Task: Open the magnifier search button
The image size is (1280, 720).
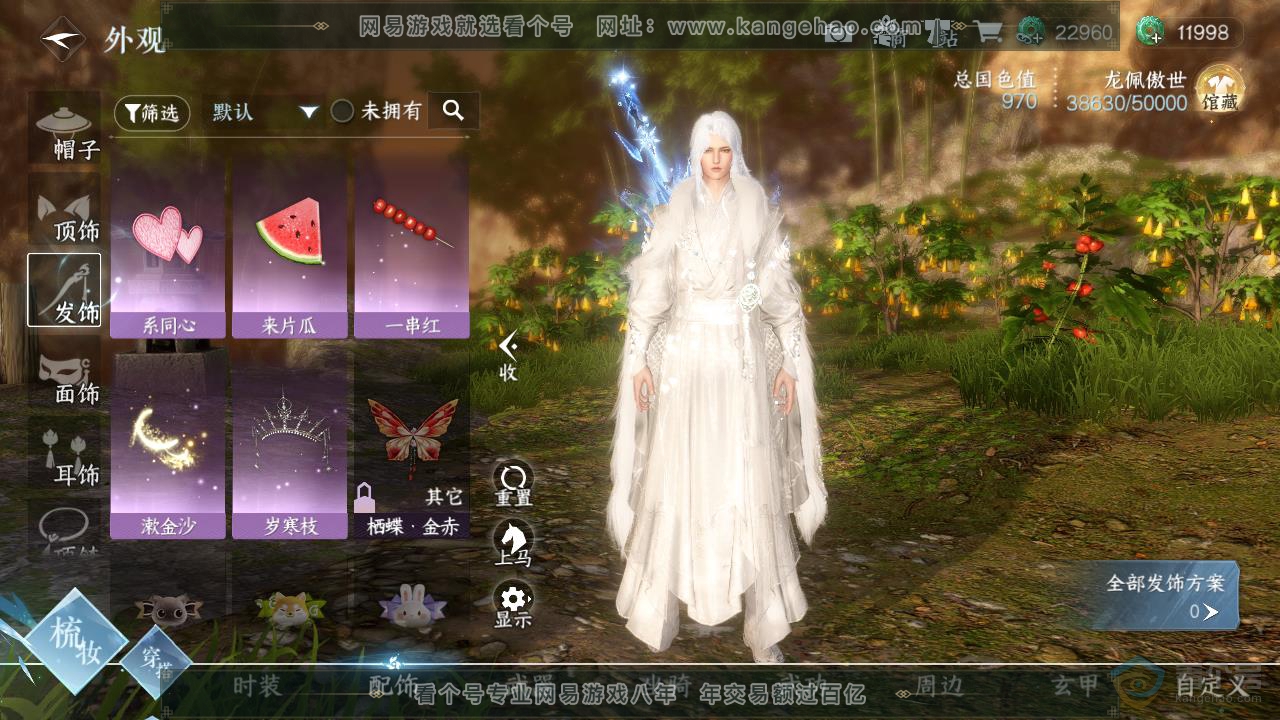Action: [453, 111]
